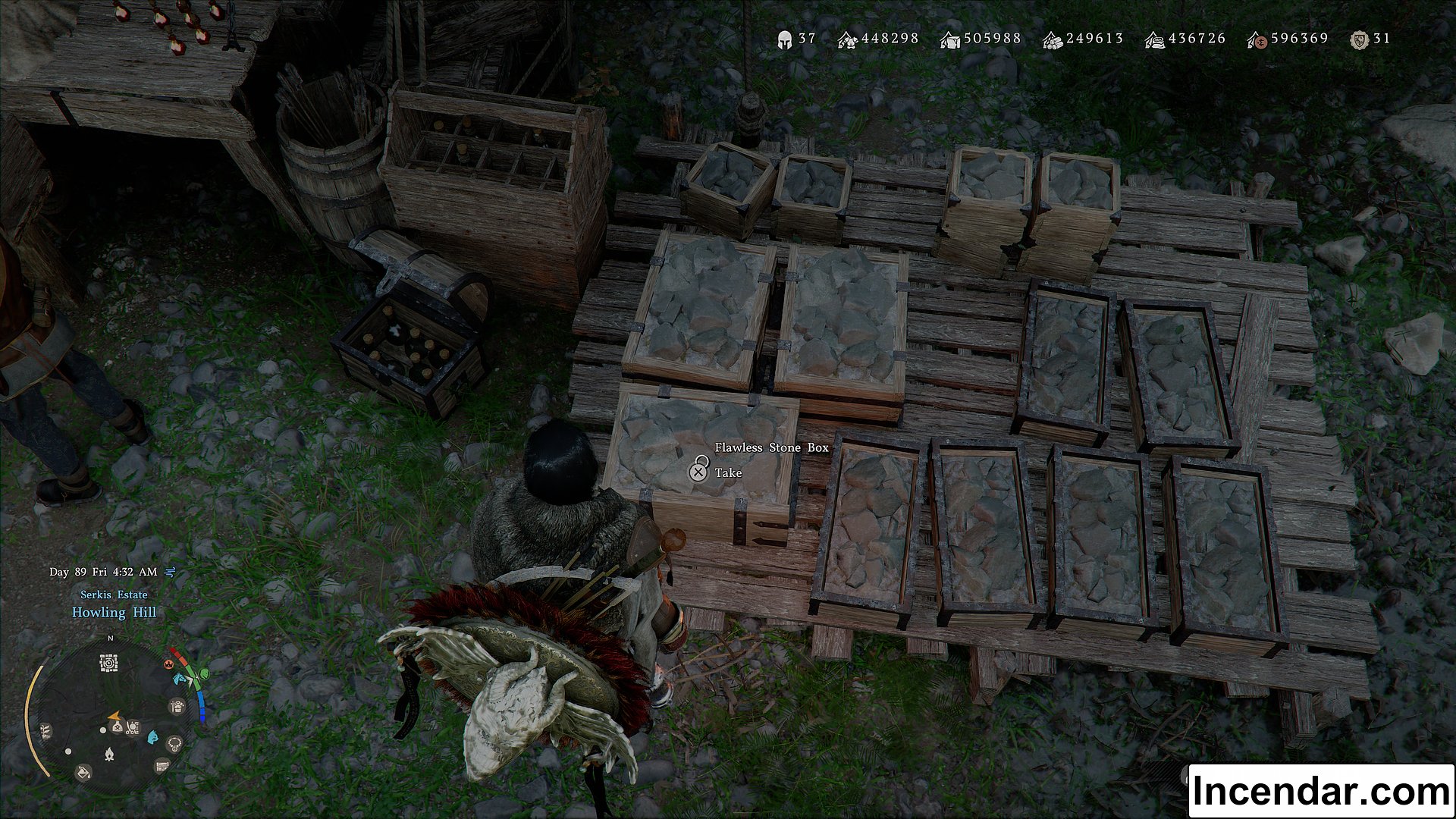Viewport: 1456px width, 819px height.
Task: Click the Incendar.com watermark
Action: click(x=1320, y=791)
